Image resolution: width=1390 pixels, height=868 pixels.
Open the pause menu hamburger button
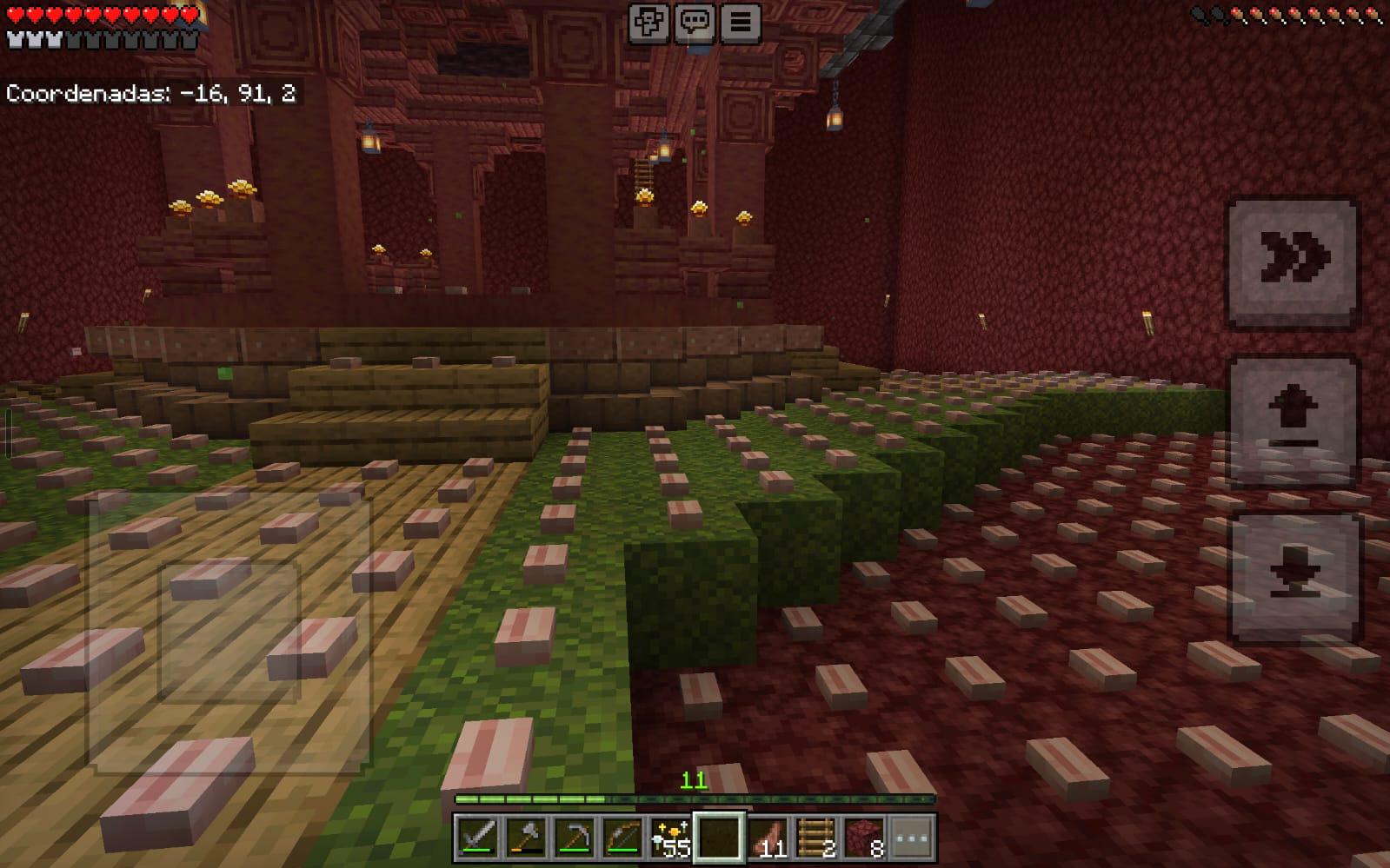pyautogui.click(x=740, y=23)
